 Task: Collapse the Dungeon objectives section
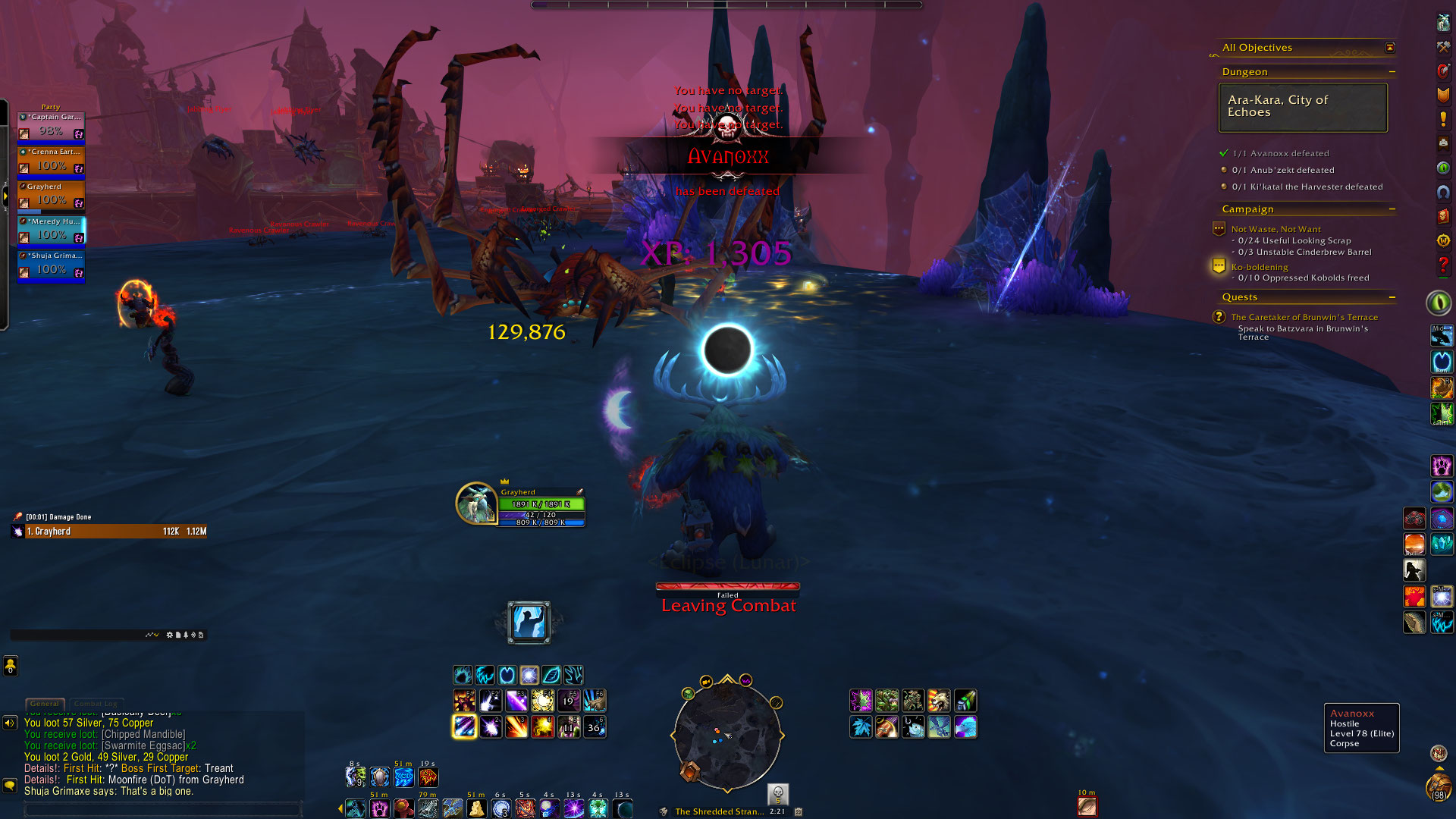point(1392,72)
